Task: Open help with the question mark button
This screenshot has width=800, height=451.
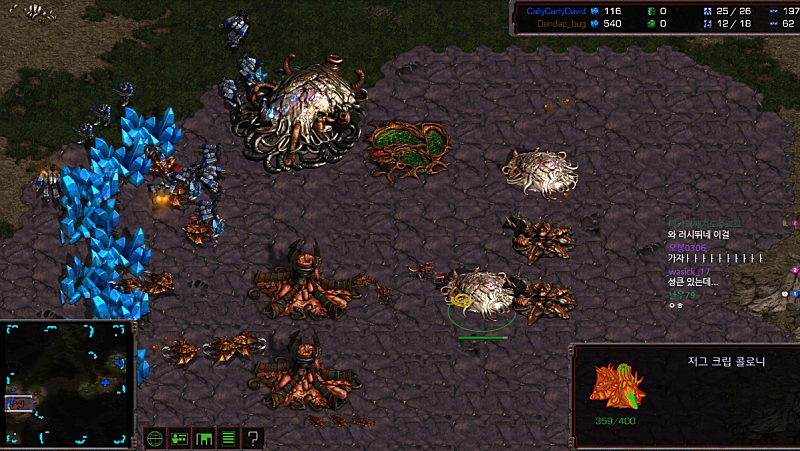Action: pyautogui.click(x=254, y=438)
